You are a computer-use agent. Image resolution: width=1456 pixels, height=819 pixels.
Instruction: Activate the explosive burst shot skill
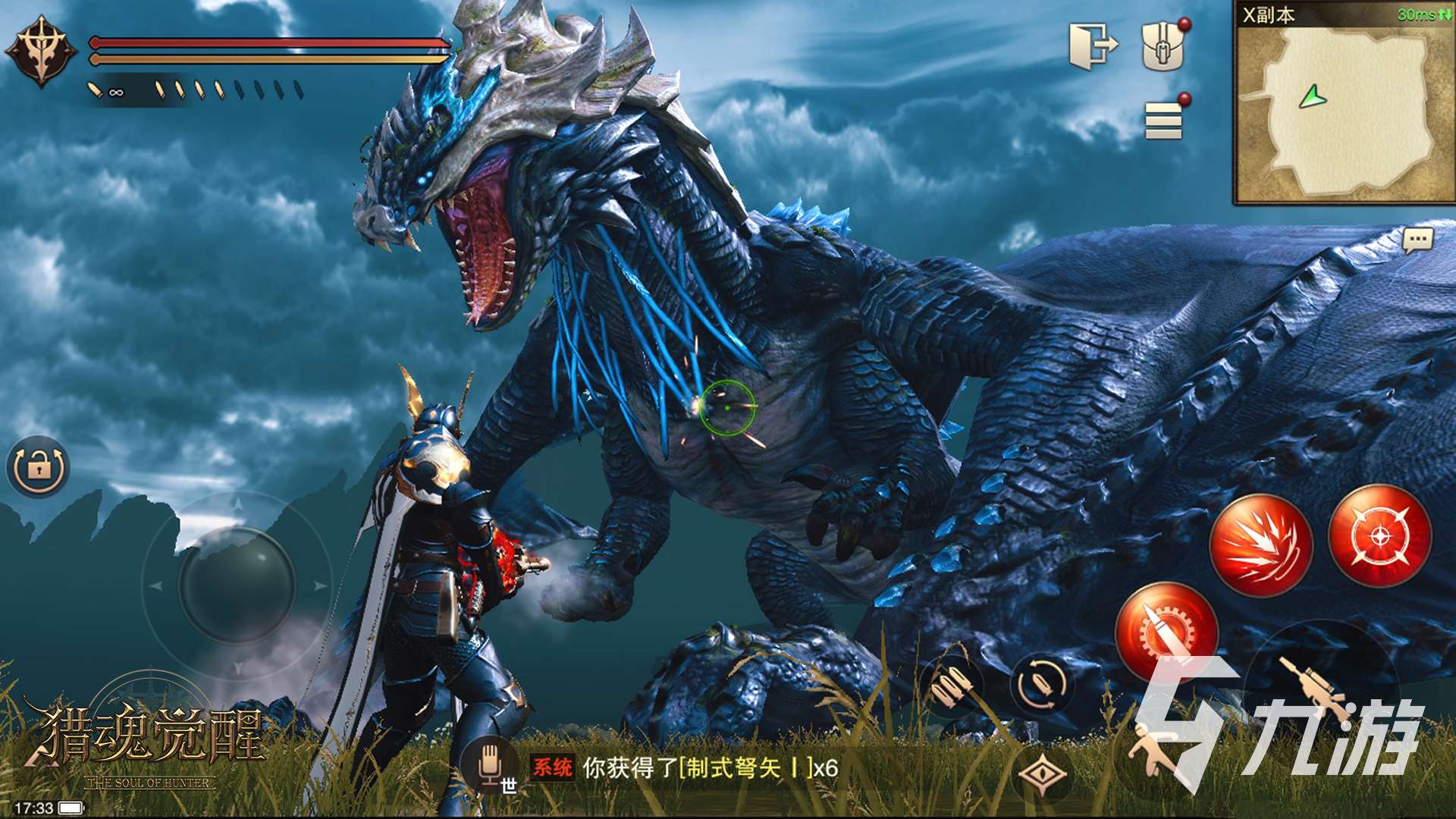click(x=1261, y=544)
